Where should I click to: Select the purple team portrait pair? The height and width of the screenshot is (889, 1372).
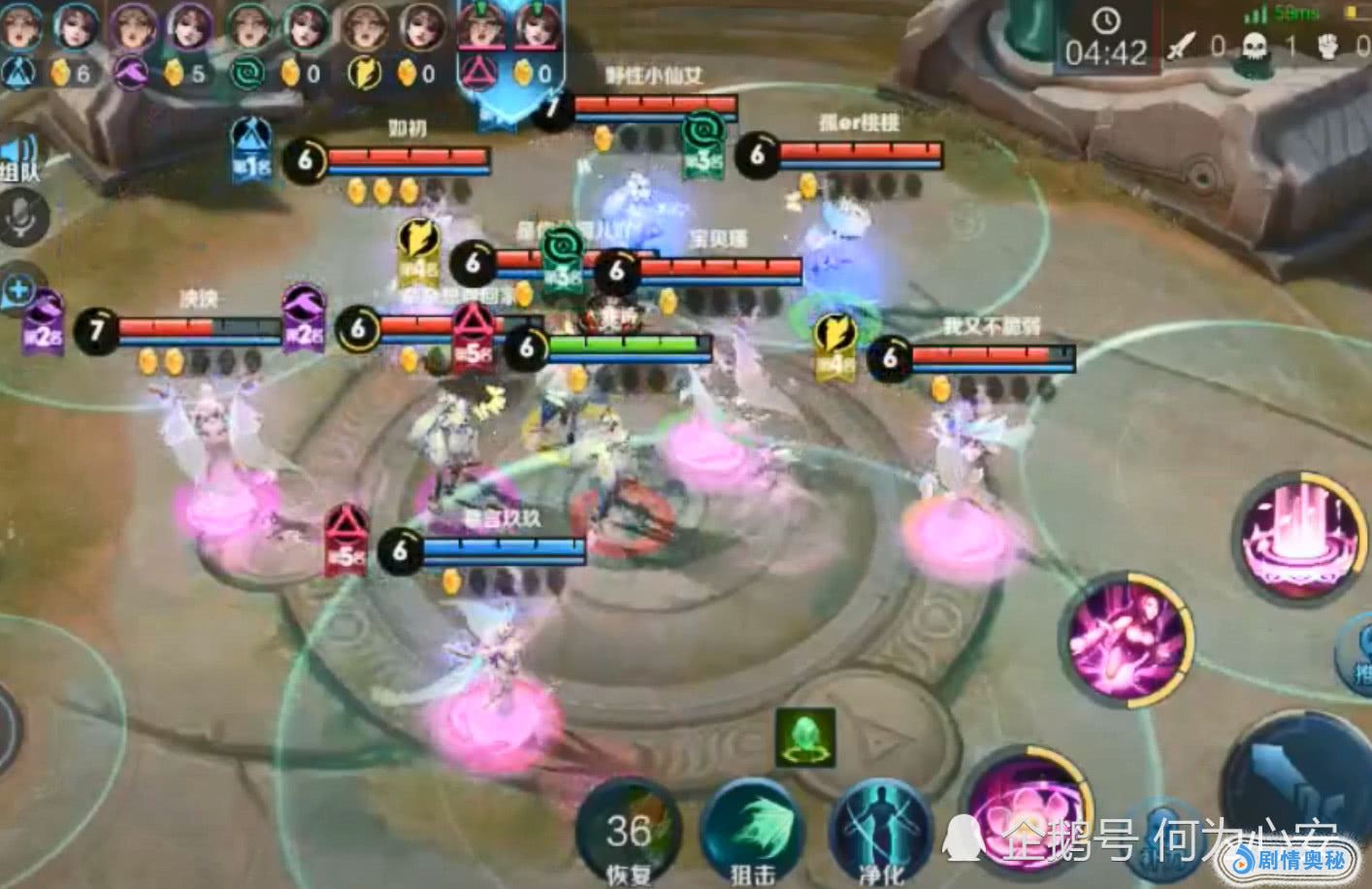pos(160,44)
